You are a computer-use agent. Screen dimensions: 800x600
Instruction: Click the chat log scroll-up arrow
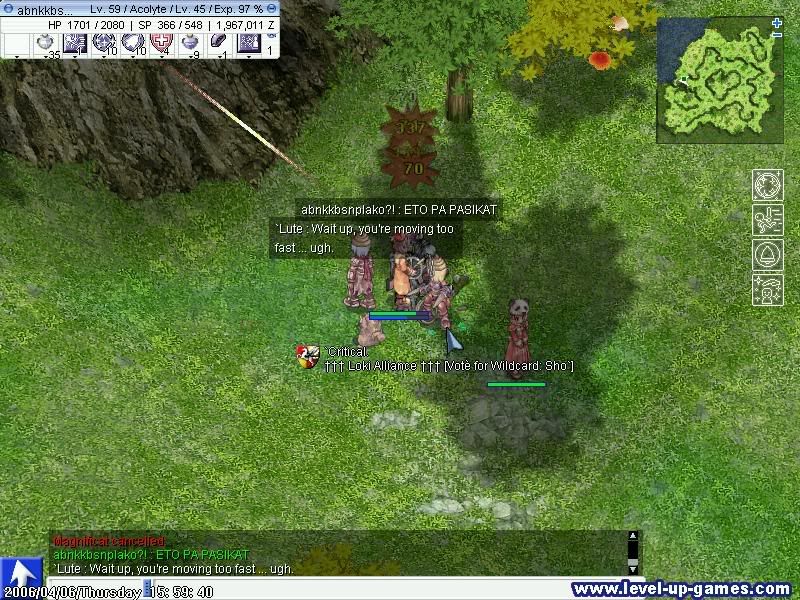632,537
